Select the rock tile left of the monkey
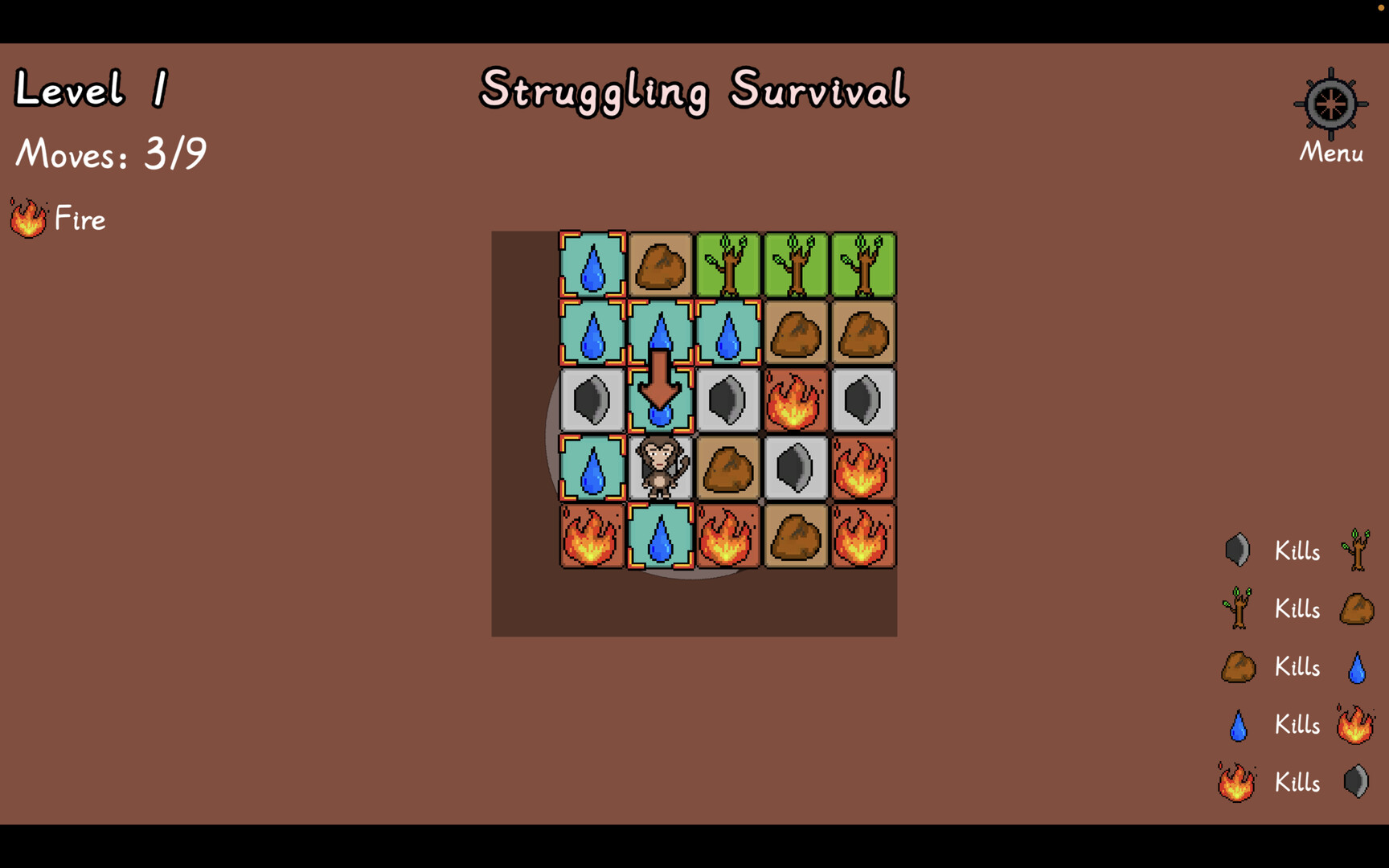 (x=592, y=400)
